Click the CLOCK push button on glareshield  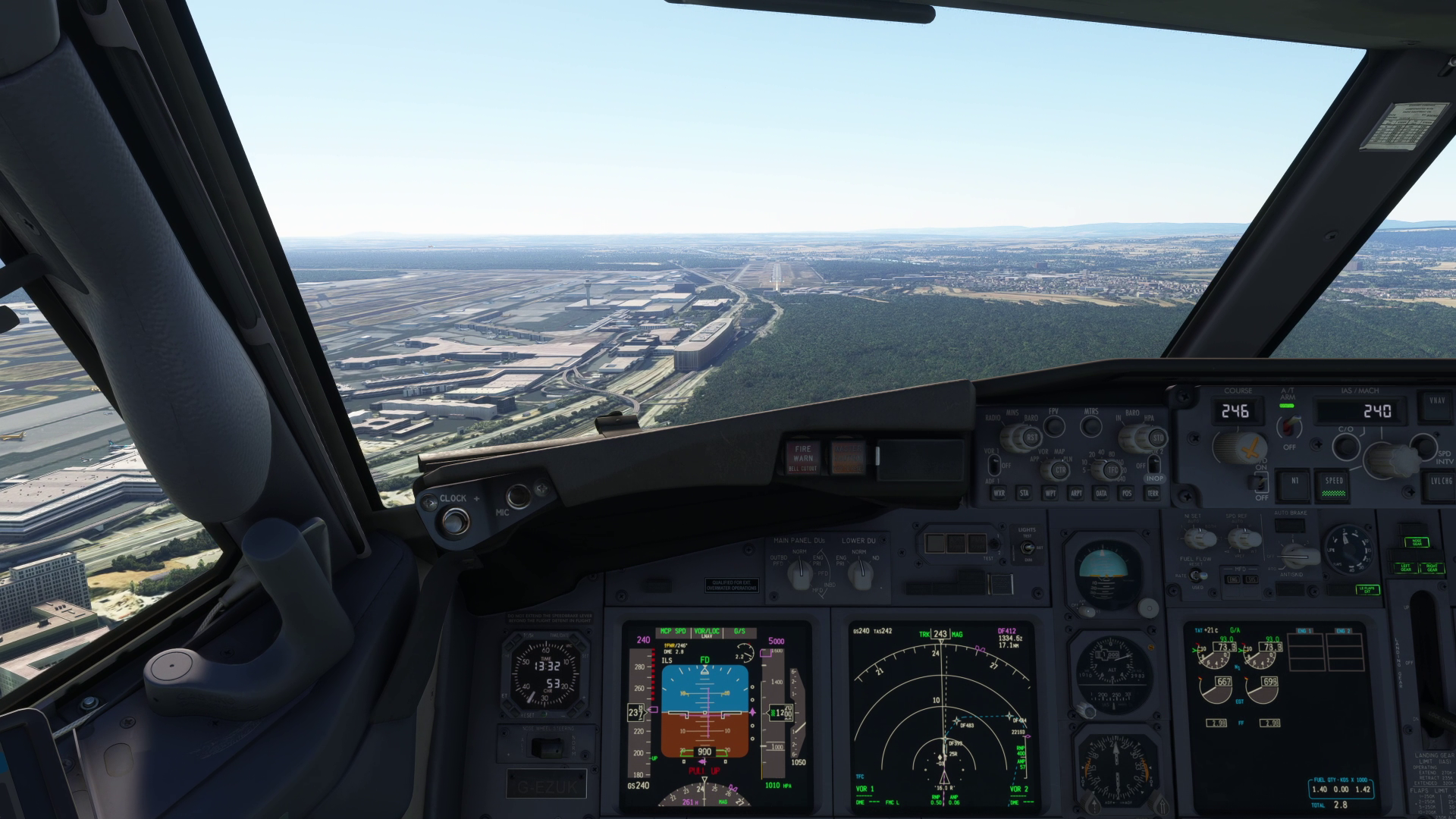click(x=456, y=521)
